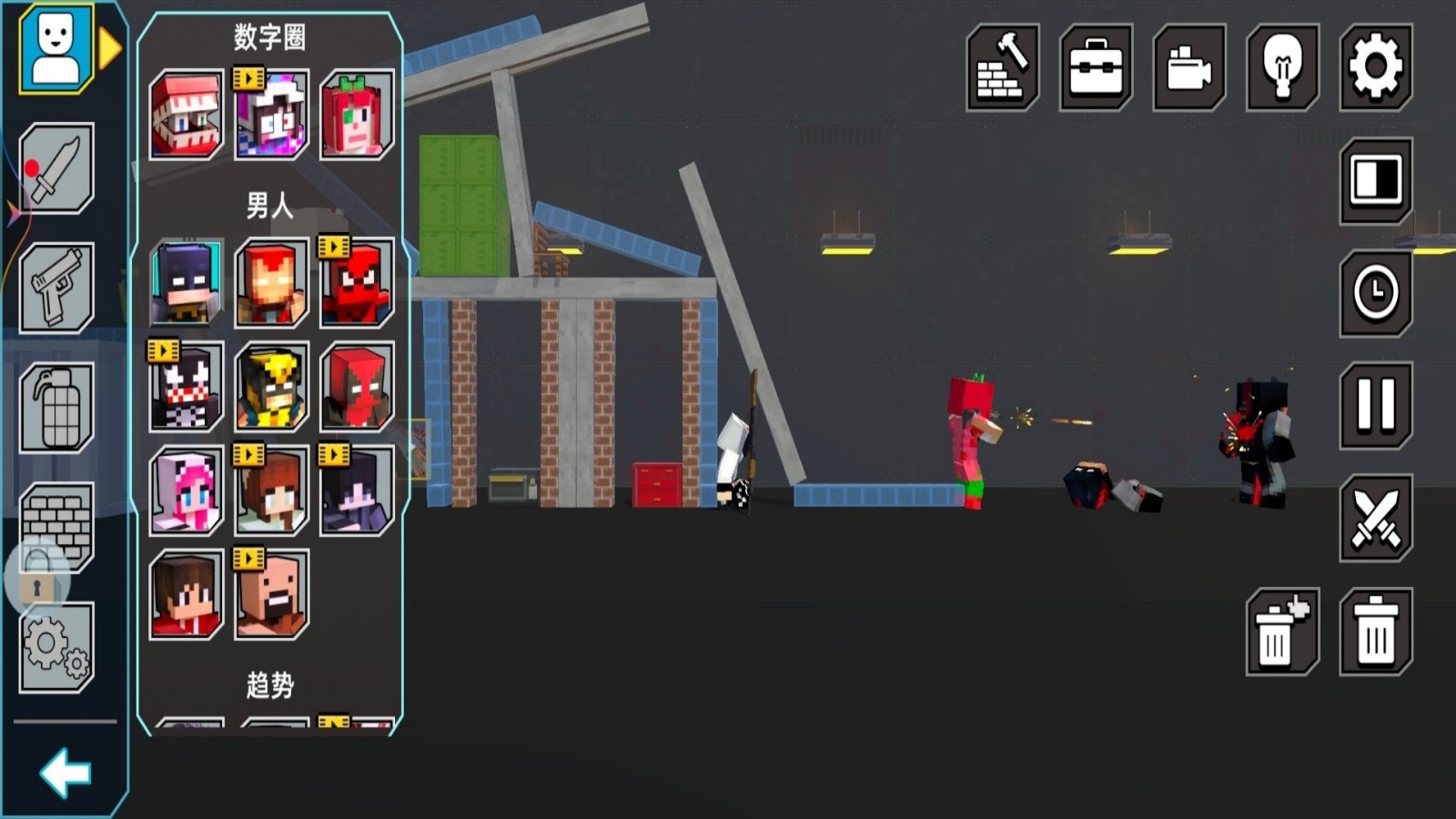Image resolution: width=1456 pixels, height=819 pixels.
Task: Select the Venom character thumbnail
Action: 186,387
